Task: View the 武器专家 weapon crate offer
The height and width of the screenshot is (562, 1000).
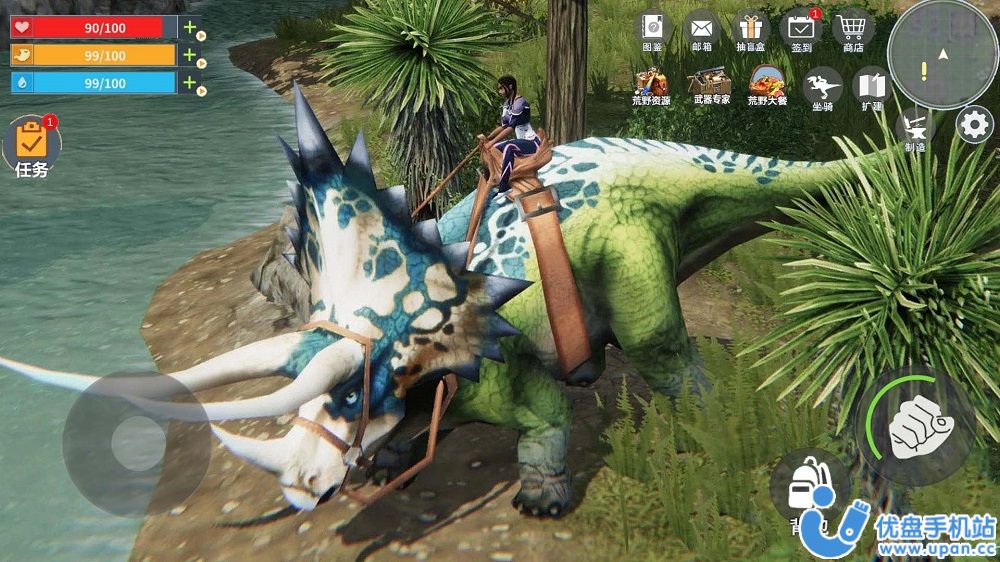Action: coord(711,85)
